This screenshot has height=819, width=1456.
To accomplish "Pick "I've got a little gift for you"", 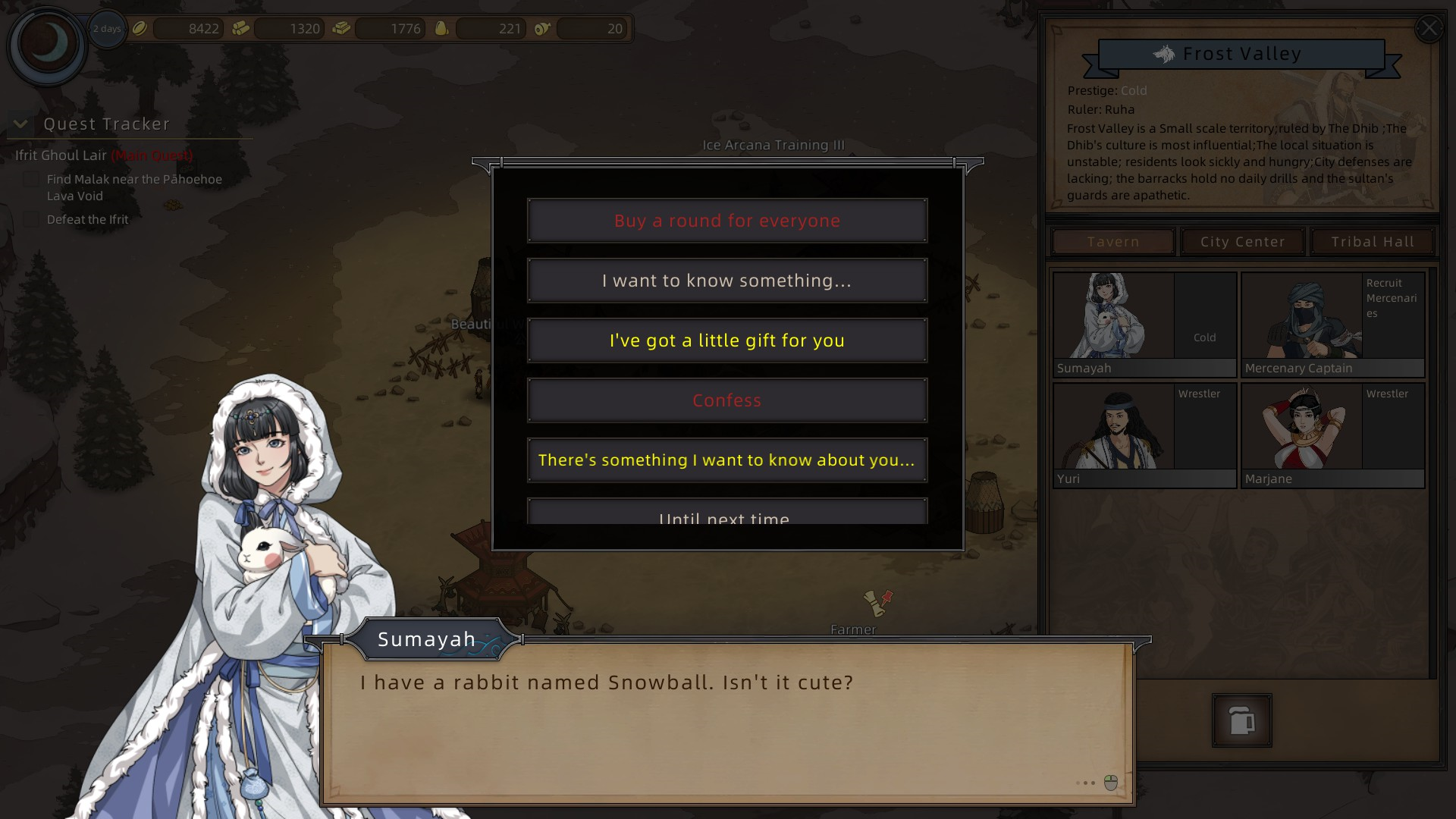I will [x=726, y=340].
